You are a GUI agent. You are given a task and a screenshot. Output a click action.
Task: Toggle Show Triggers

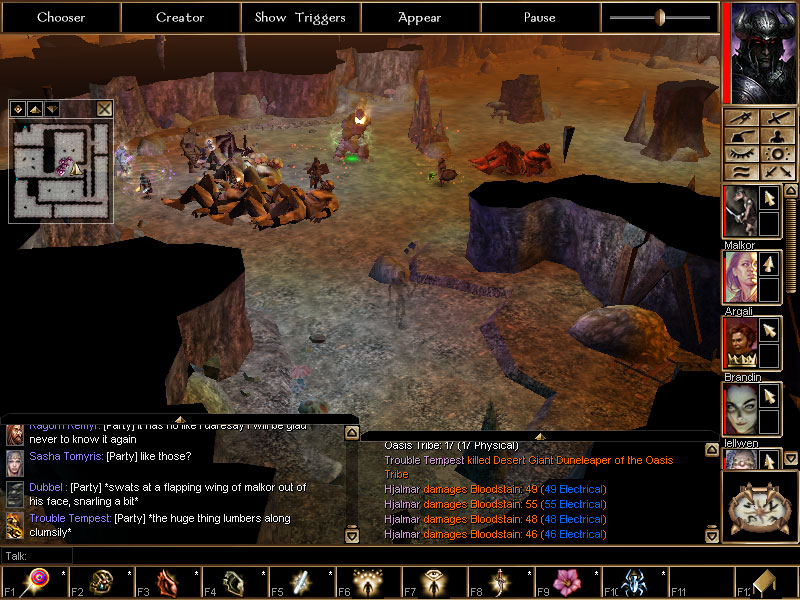pos(300,17)
